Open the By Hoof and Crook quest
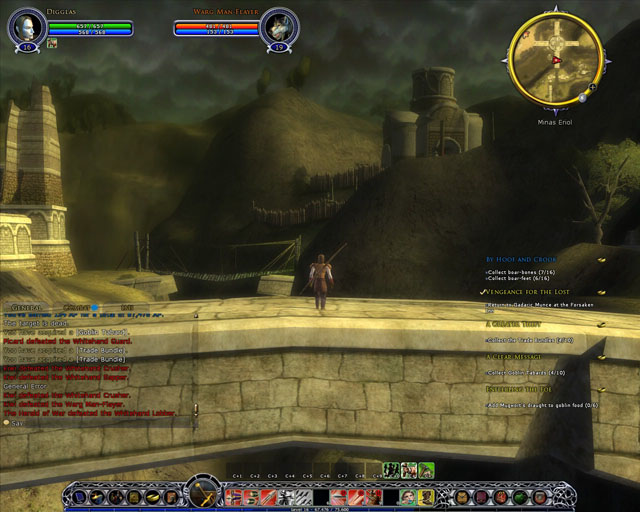This screenshot has height=512, width=640. click(521, 259)
